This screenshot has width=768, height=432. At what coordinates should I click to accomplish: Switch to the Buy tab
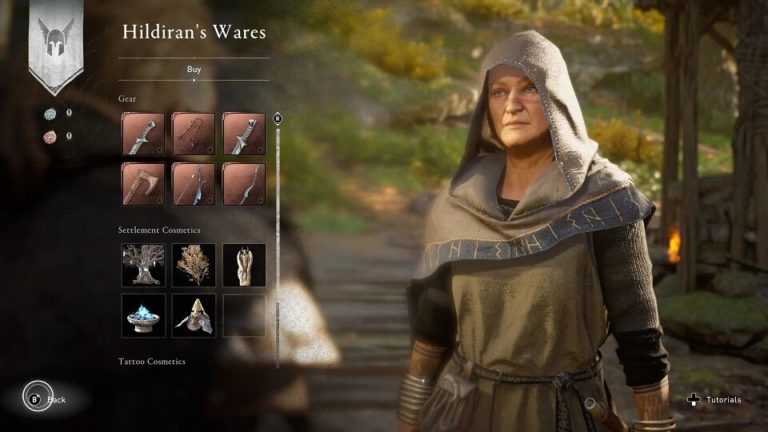point(193,69)
